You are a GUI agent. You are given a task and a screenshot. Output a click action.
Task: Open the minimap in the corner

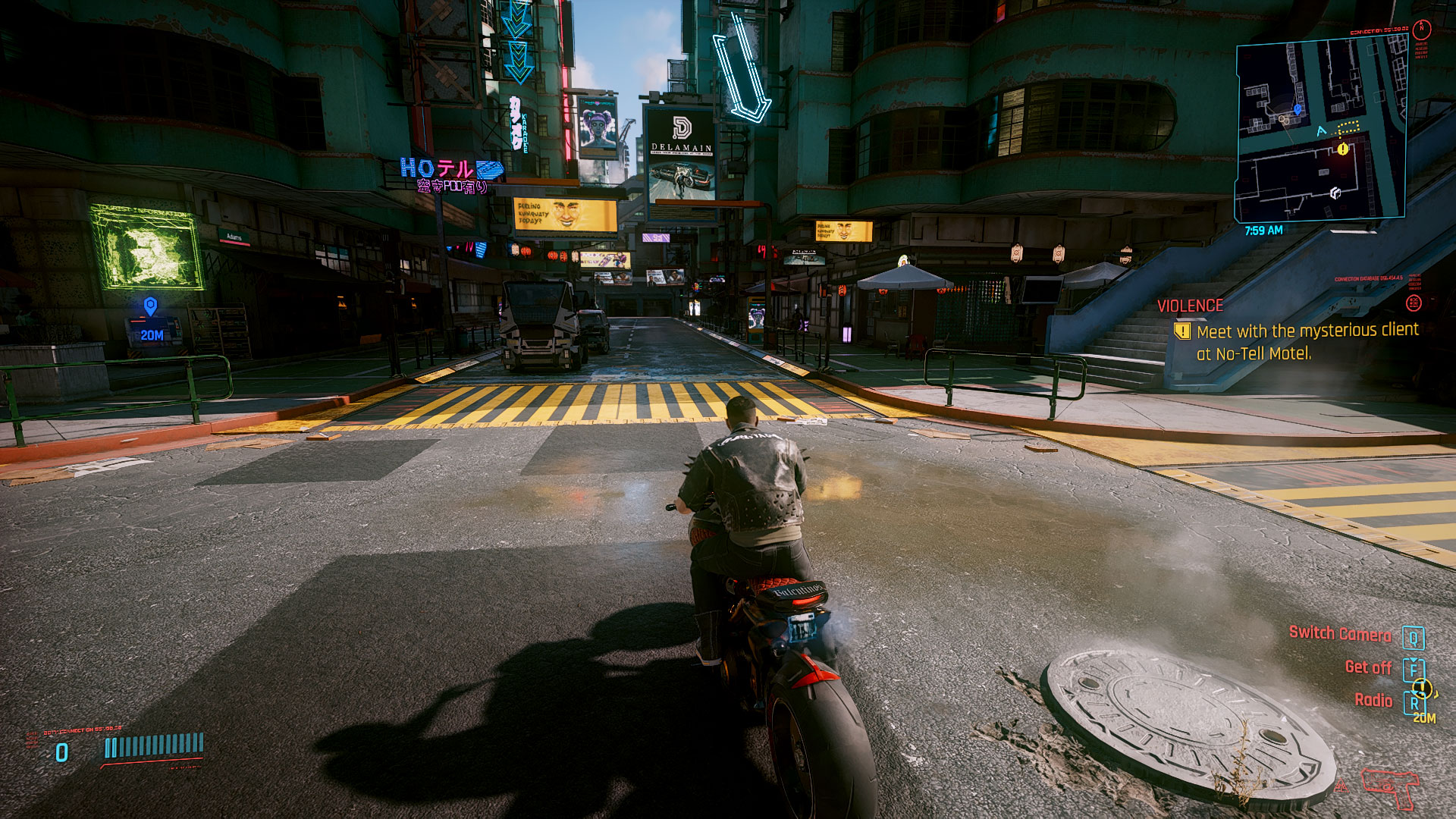pyautogui.click(x=1320, y=131)
